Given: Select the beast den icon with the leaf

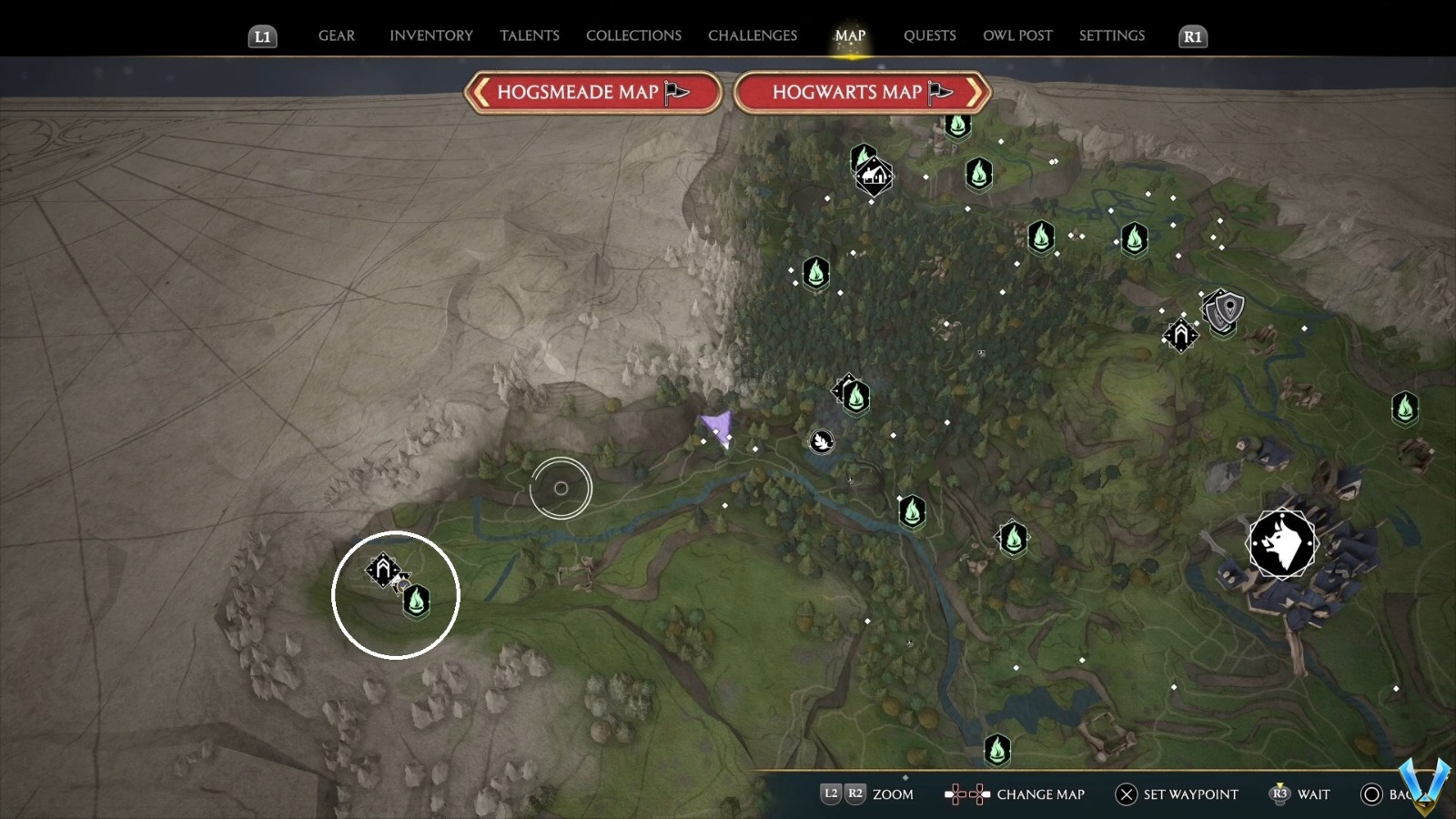Looking at the screenshot, I should pos(822,440).
